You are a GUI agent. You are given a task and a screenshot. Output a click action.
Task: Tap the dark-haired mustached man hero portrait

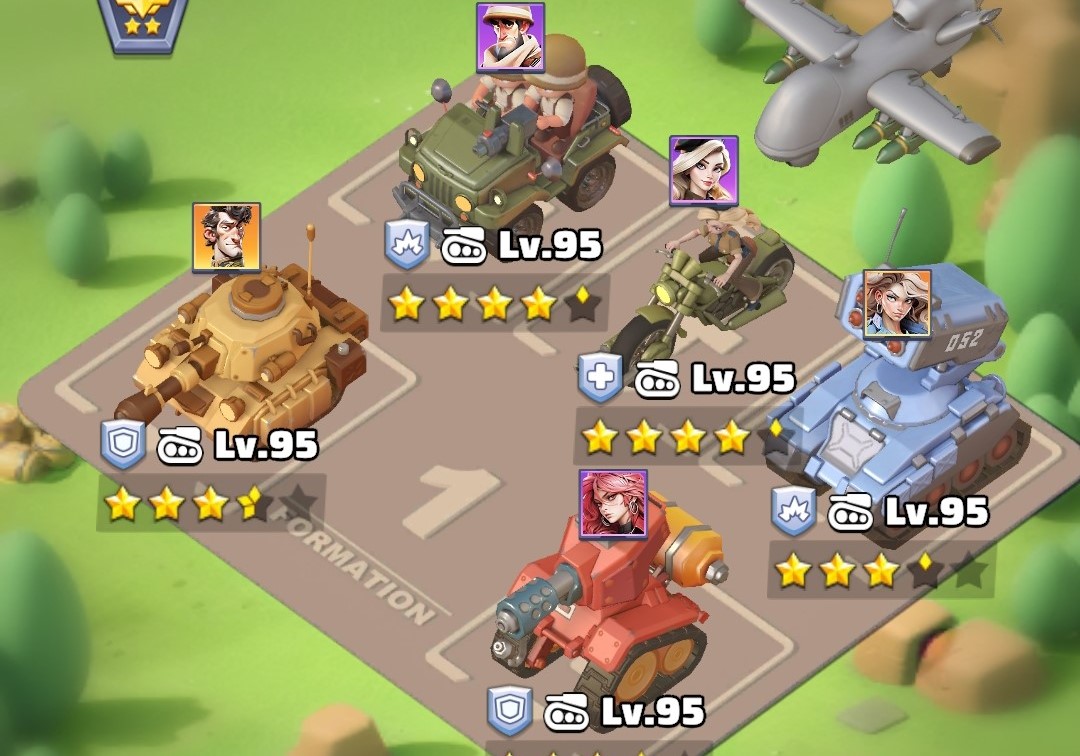pos(227,237)
